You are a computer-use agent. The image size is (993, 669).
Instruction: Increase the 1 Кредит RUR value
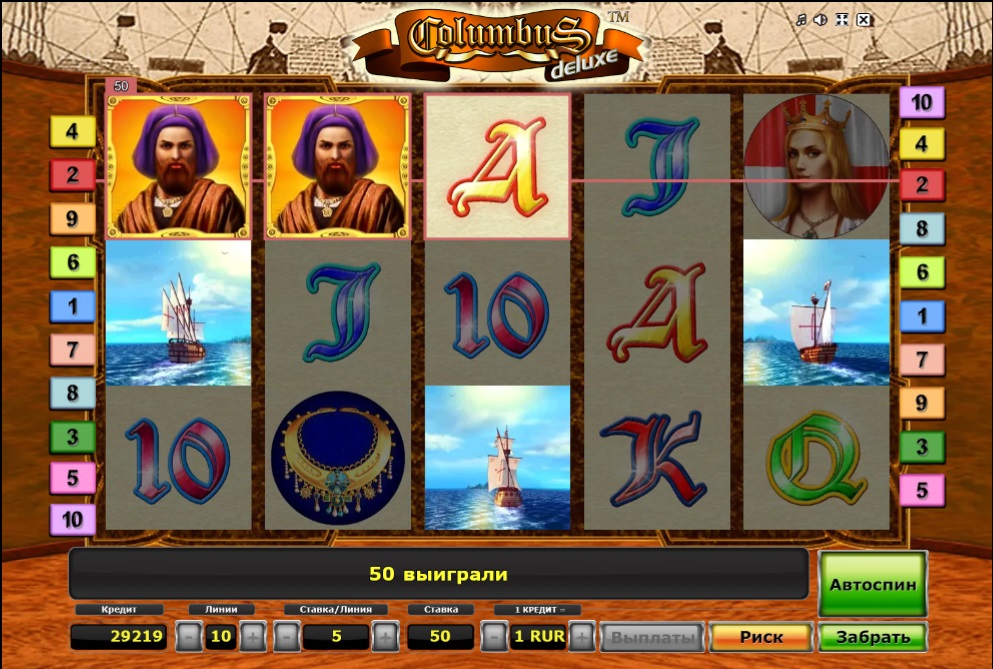point(583,636)
